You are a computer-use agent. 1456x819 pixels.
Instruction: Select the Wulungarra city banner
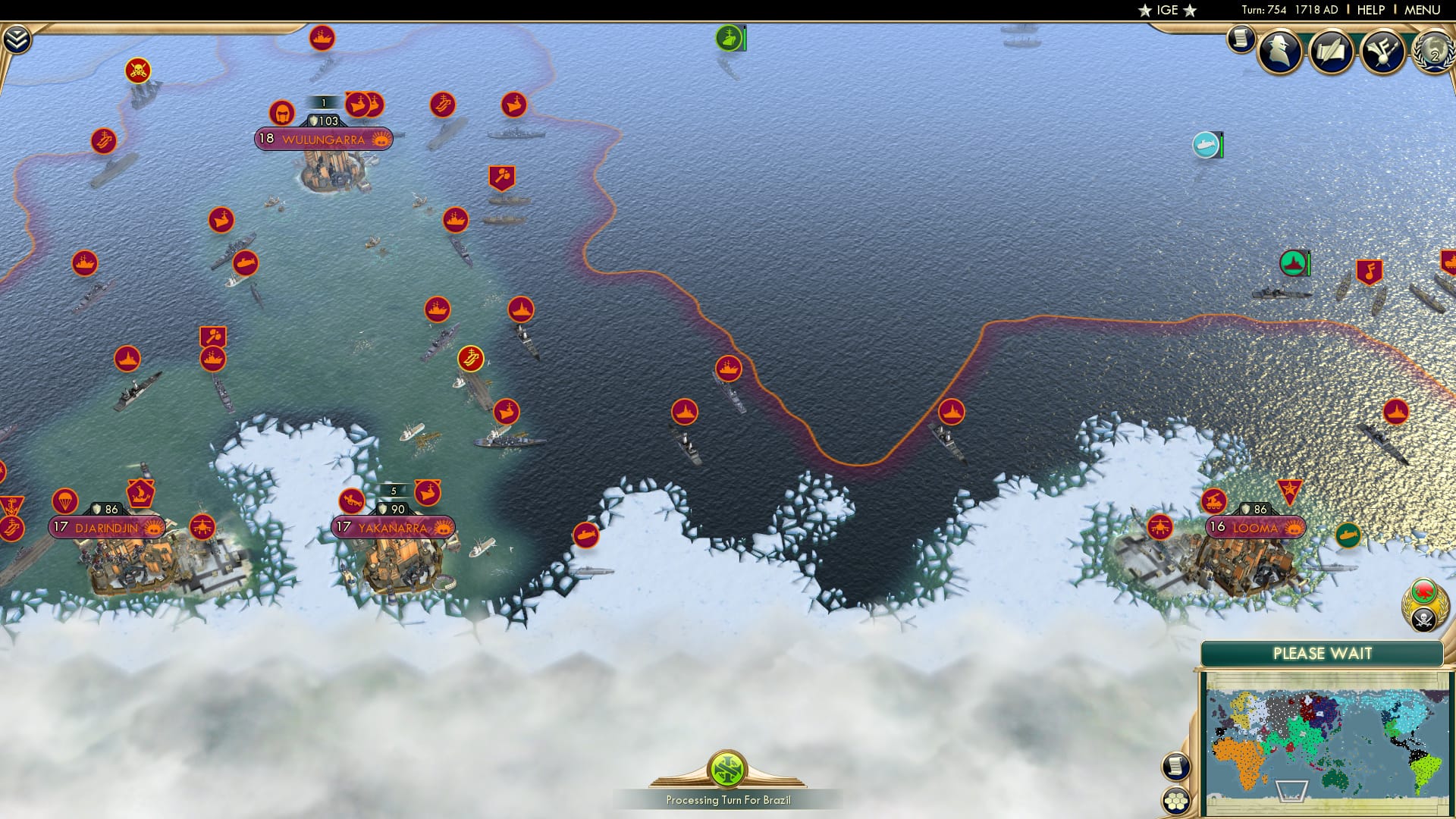click(x=322, y=139)
